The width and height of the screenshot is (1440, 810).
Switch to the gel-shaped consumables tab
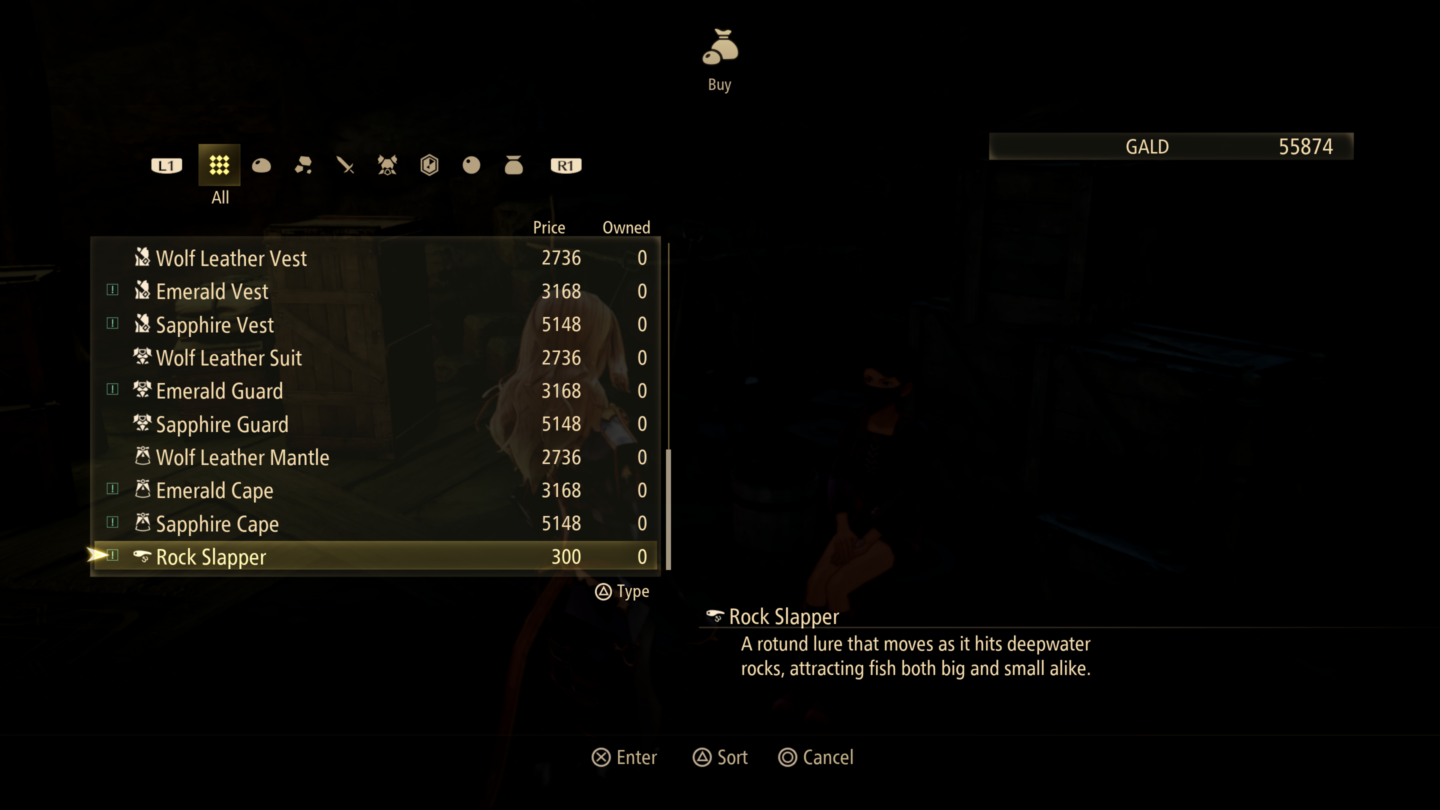(262, 166)
